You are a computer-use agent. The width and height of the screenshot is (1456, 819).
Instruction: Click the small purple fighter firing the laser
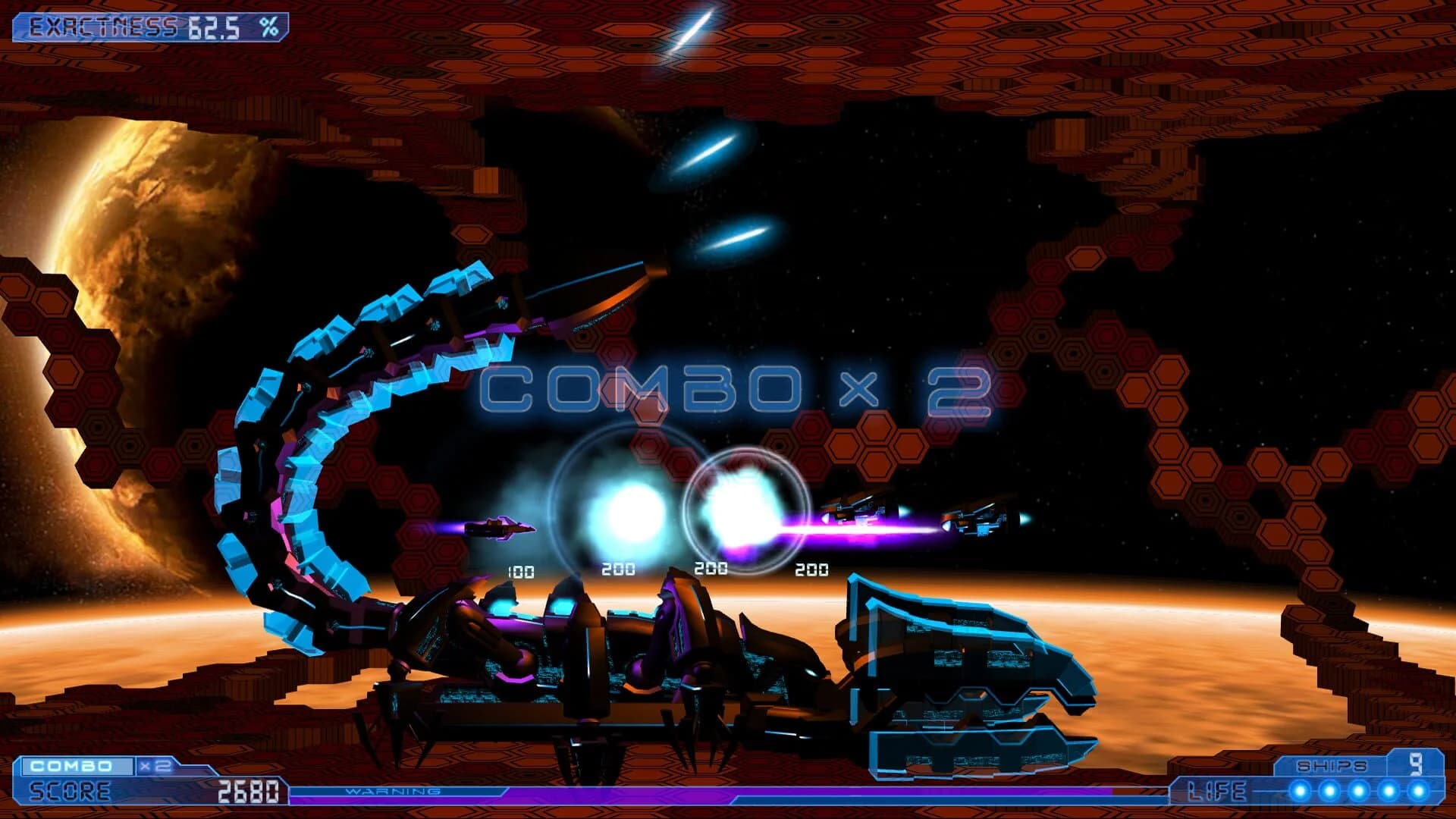[x=500, y=527]
